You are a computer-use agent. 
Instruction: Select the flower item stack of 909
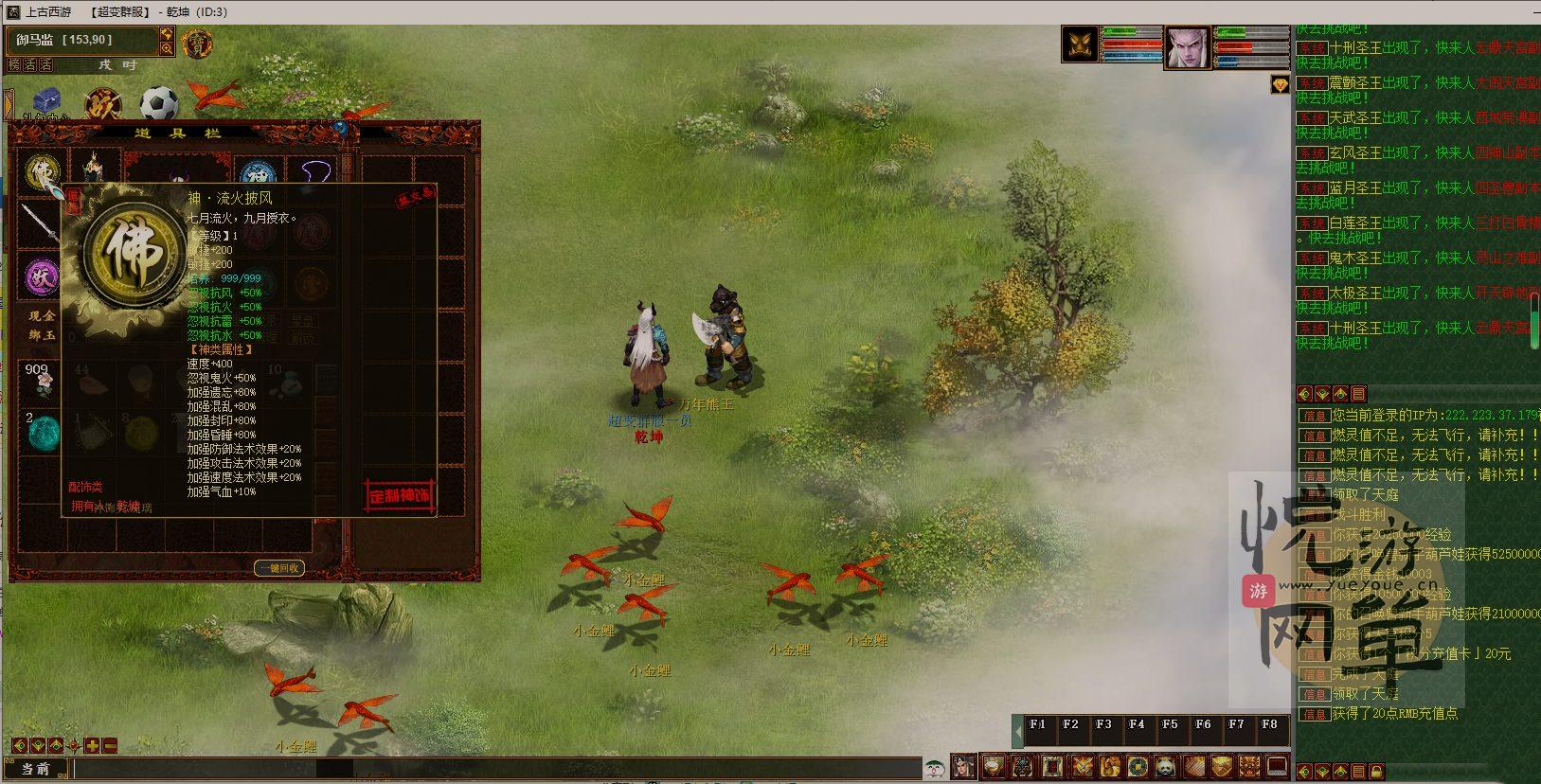click(38, 380)
